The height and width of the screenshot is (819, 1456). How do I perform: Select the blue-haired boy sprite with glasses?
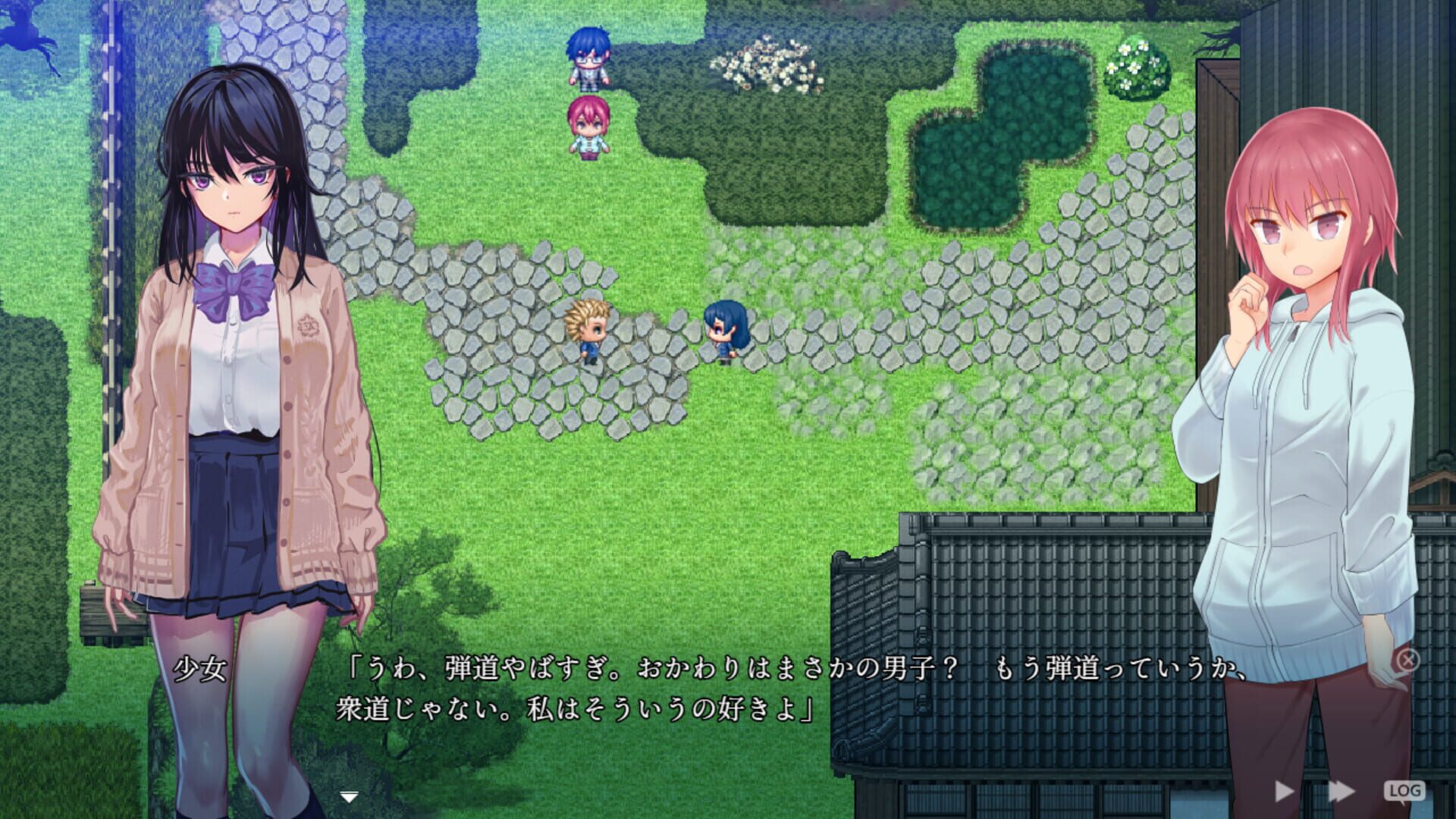[588, 57]
